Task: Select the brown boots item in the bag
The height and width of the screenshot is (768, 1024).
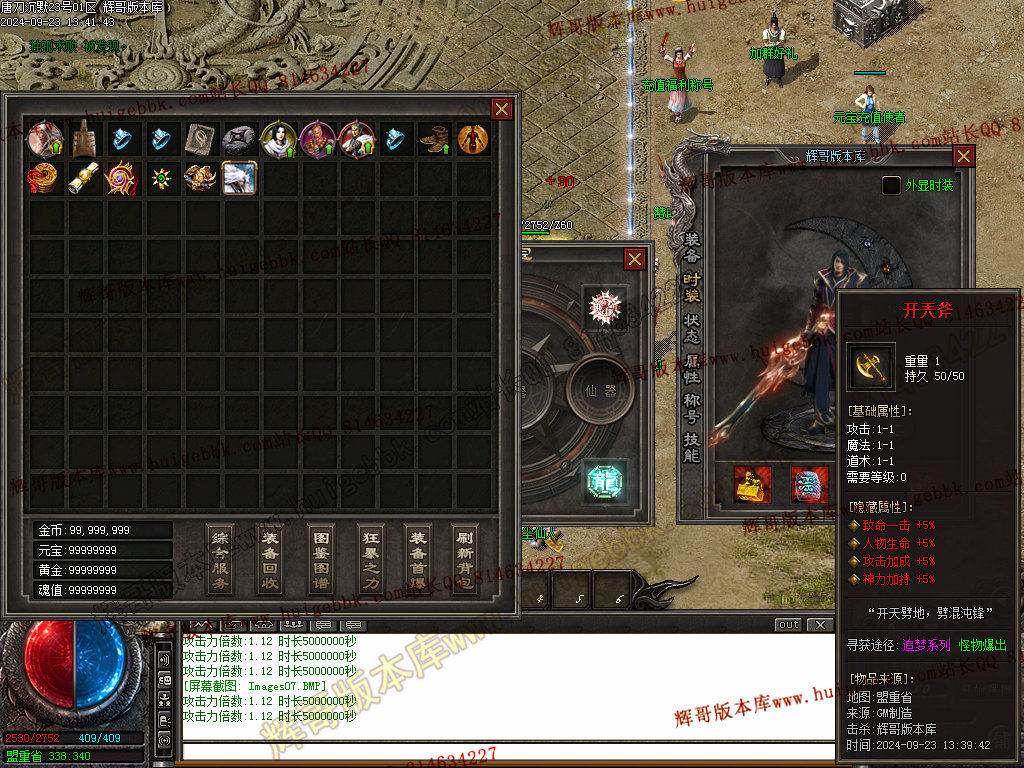Action: point(434,139)
